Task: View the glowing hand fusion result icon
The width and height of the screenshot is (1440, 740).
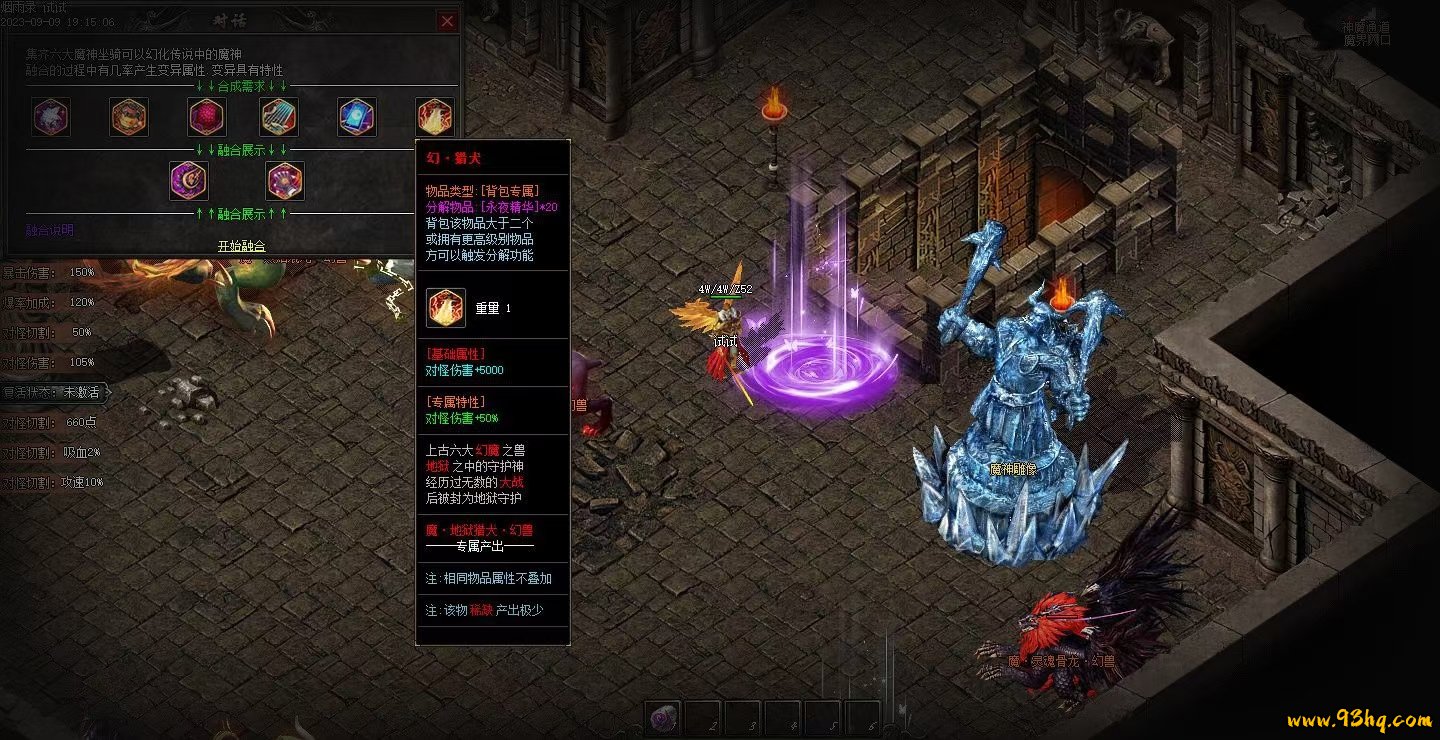Action: [x=285, y=182]
